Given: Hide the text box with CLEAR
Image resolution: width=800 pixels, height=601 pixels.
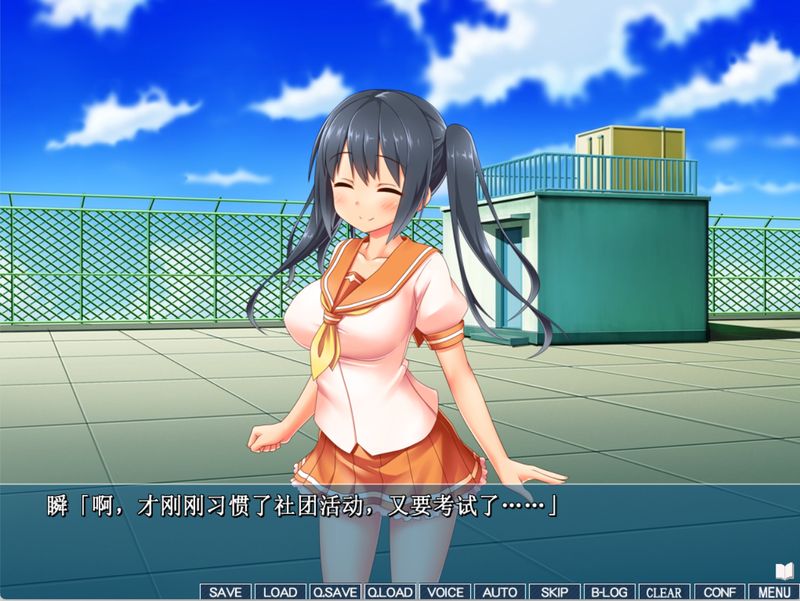Looking at the screenshot, I should point(663,592).
